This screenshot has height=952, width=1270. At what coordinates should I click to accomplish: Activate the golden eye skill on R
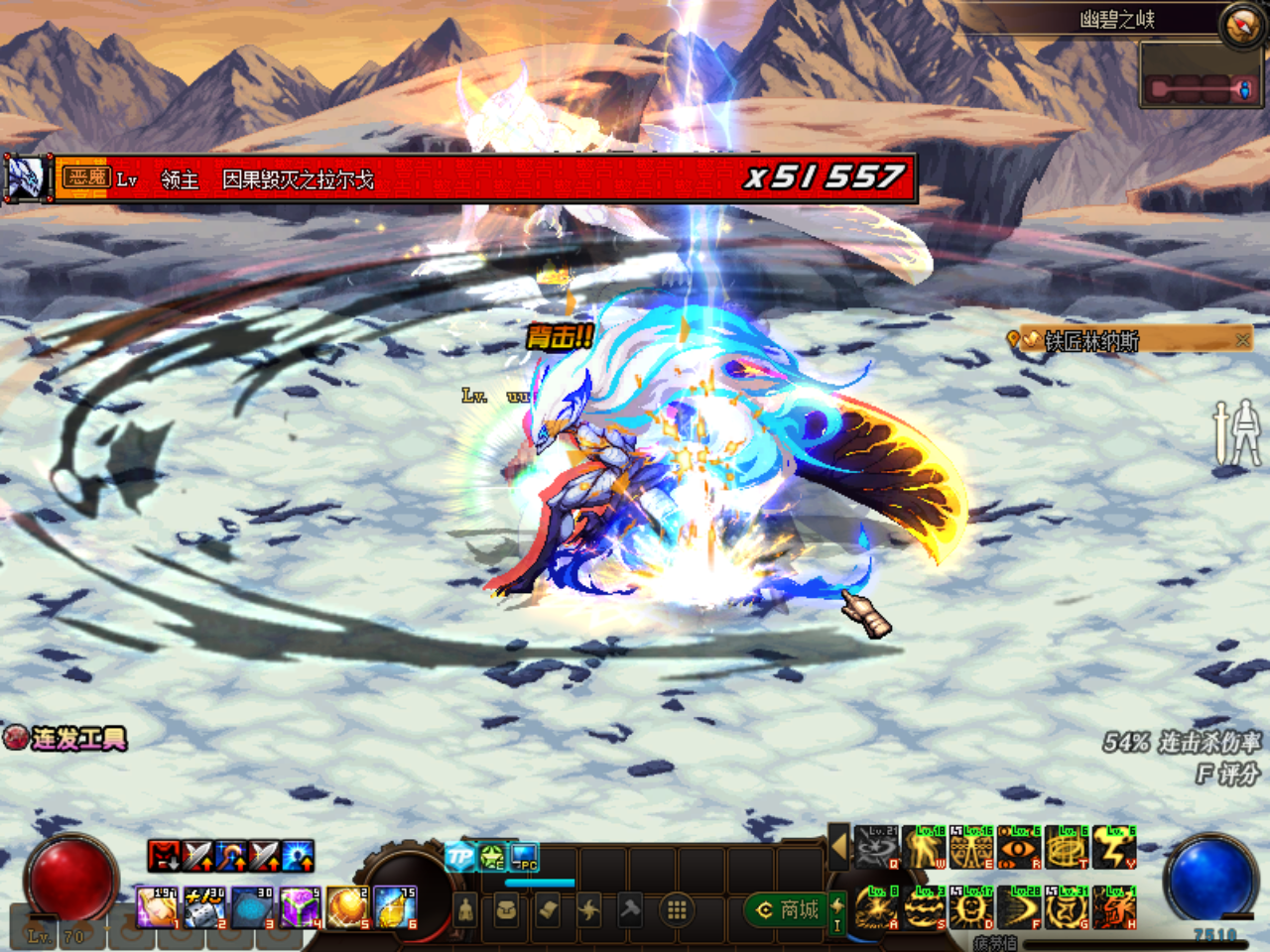click(1019, 848)
